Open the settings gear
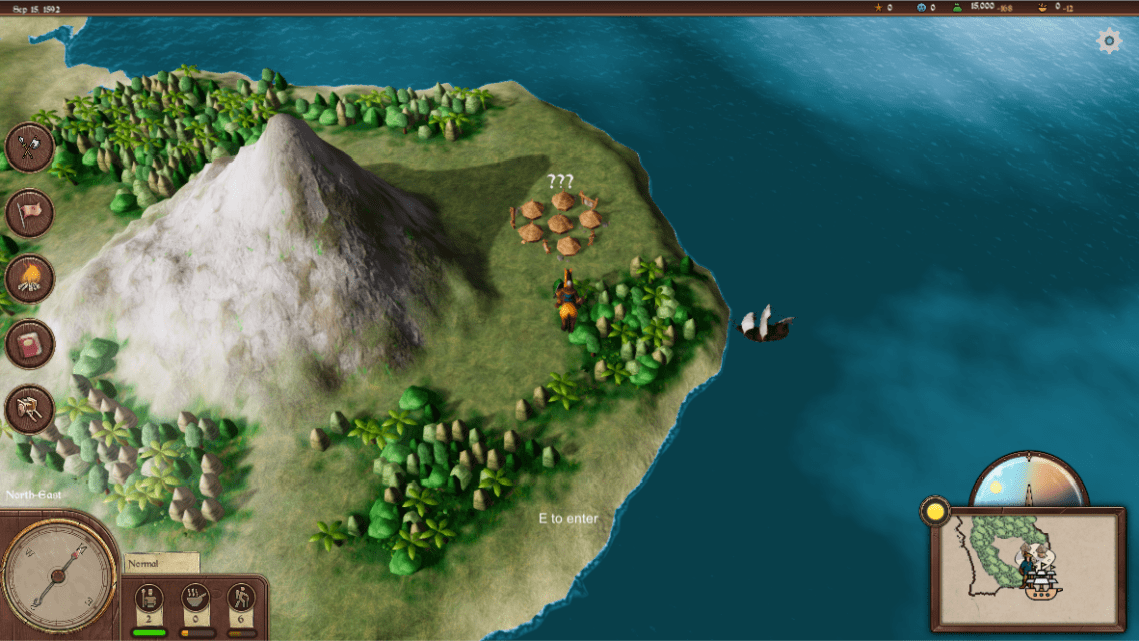The width and height of the screenshot is (1139, 641). pyautogui.click(x=1109, y=41)
